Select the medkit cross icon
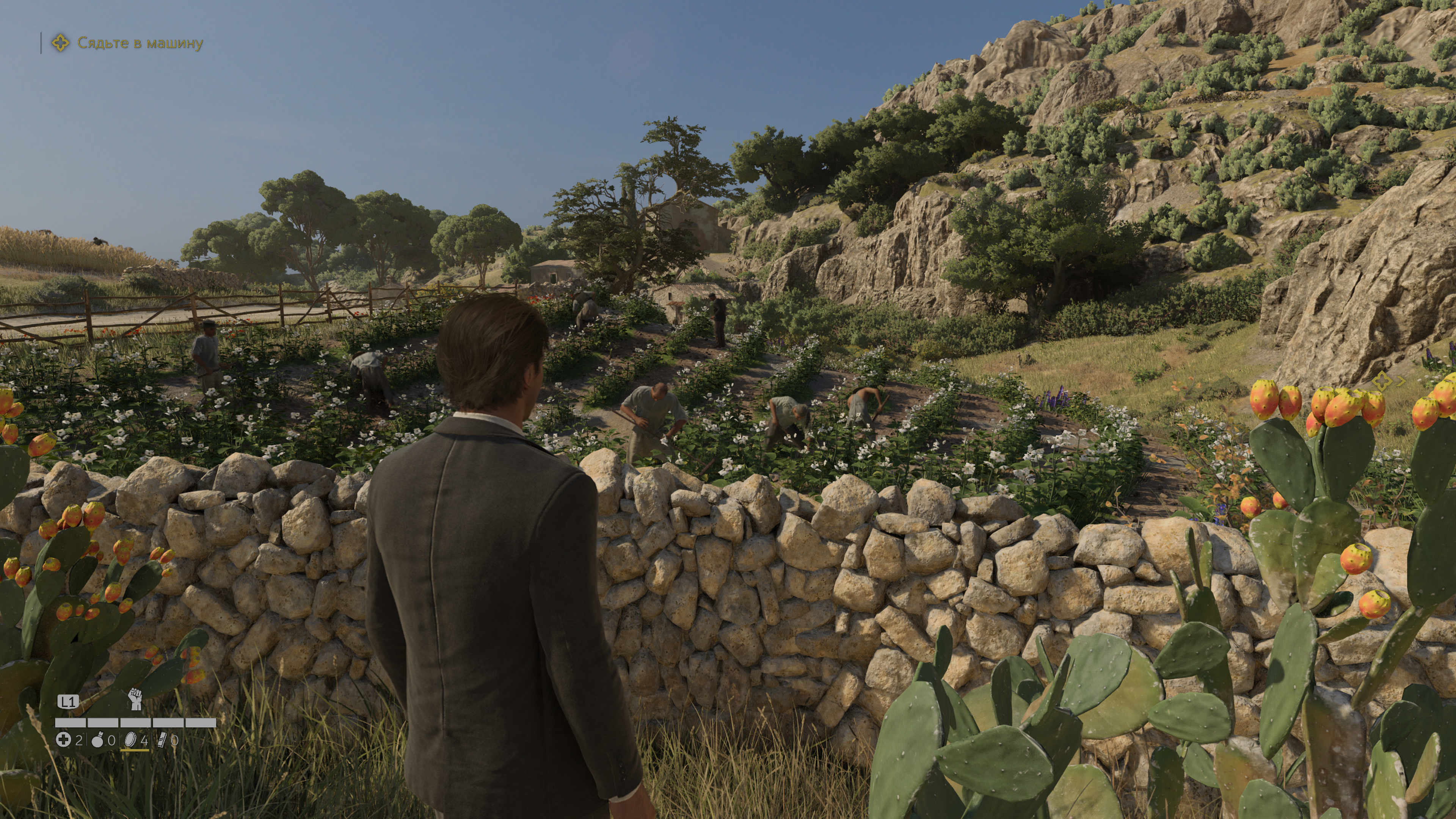This screenshot has height=819, width=1456. click(63, 739)
